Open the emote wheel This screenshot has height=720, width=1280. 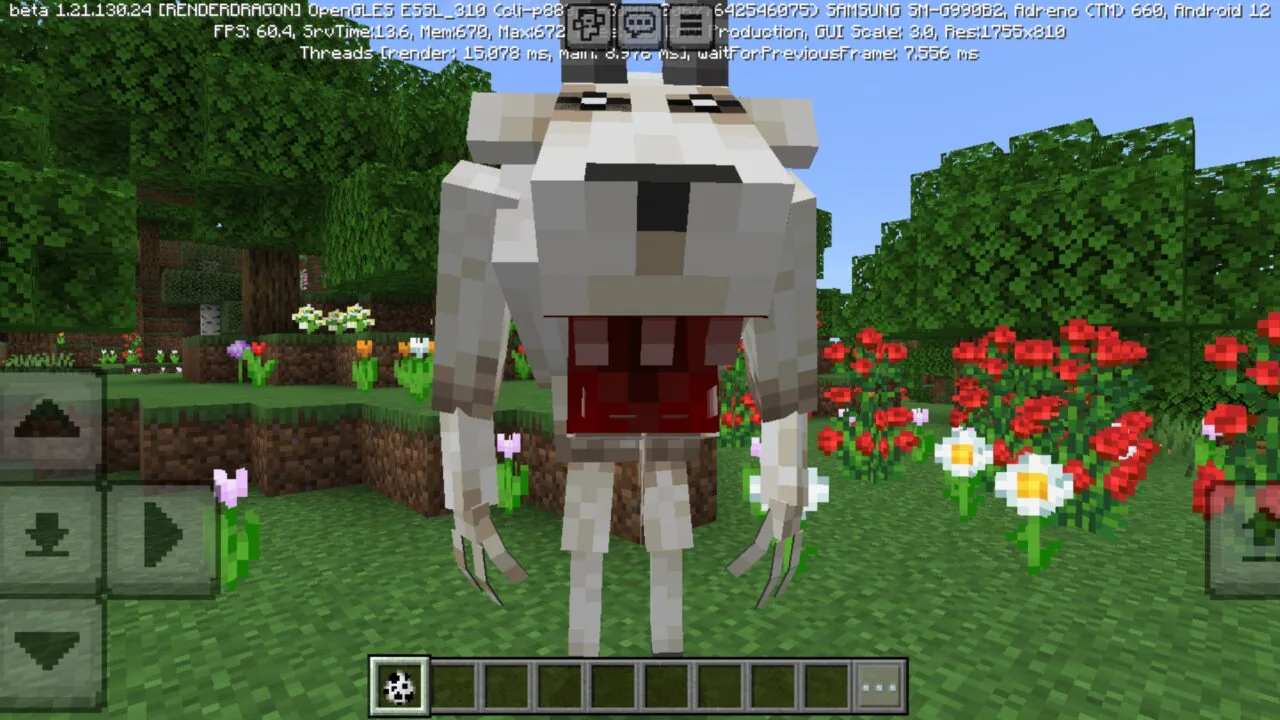pyautogui.click(x=590, y=24)
